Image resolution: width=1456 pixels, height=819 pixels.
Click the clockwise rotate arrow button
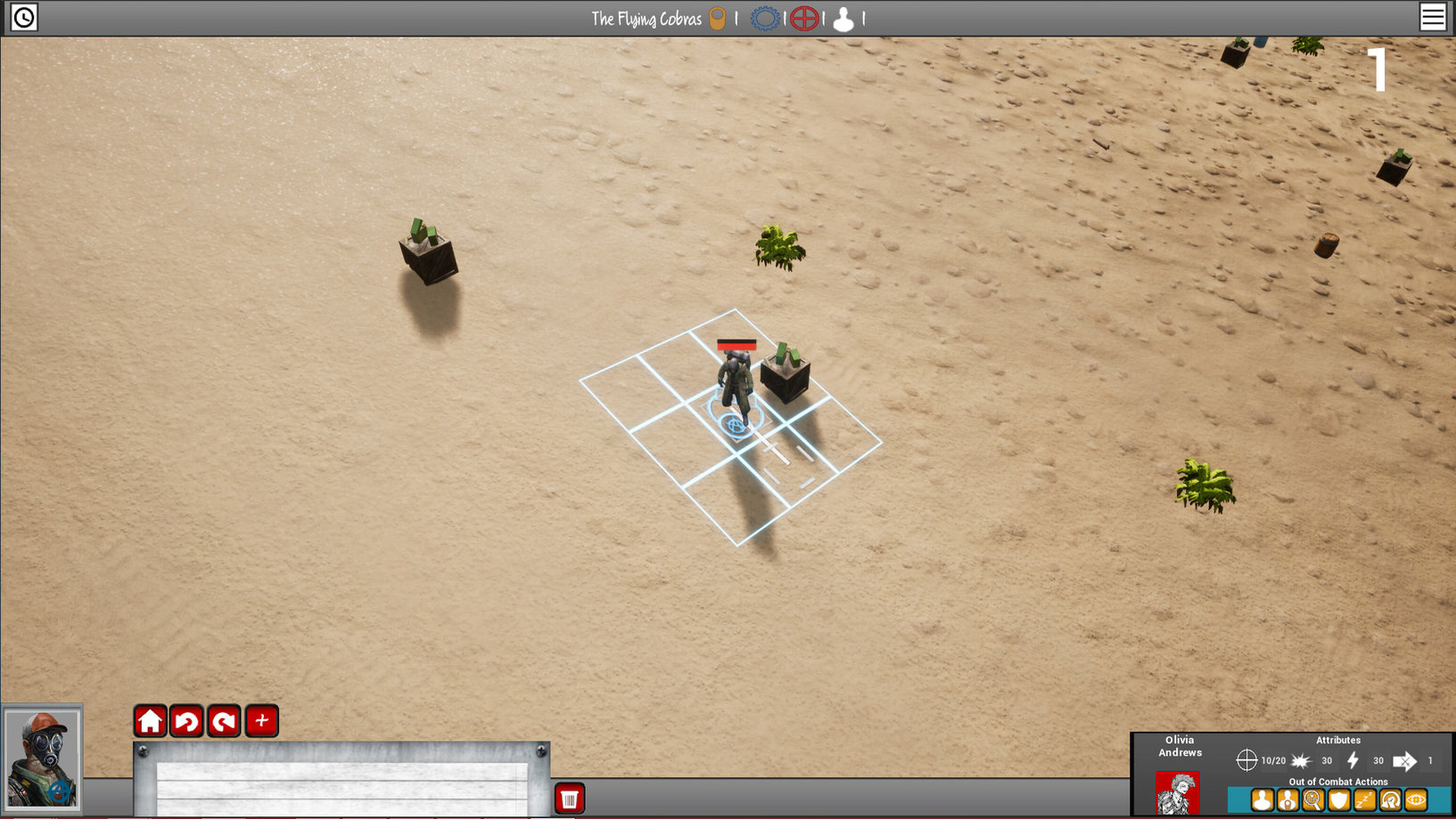[224, 720]
